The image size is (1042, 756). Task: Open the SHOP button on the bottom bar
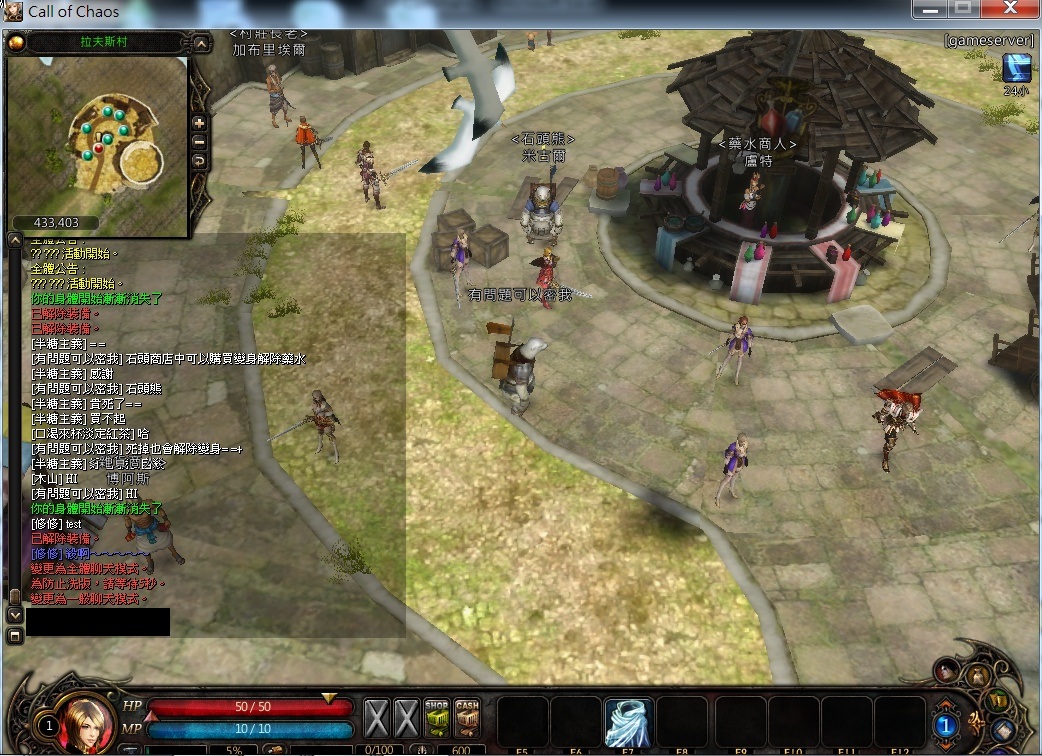click(x=436, y=716)
